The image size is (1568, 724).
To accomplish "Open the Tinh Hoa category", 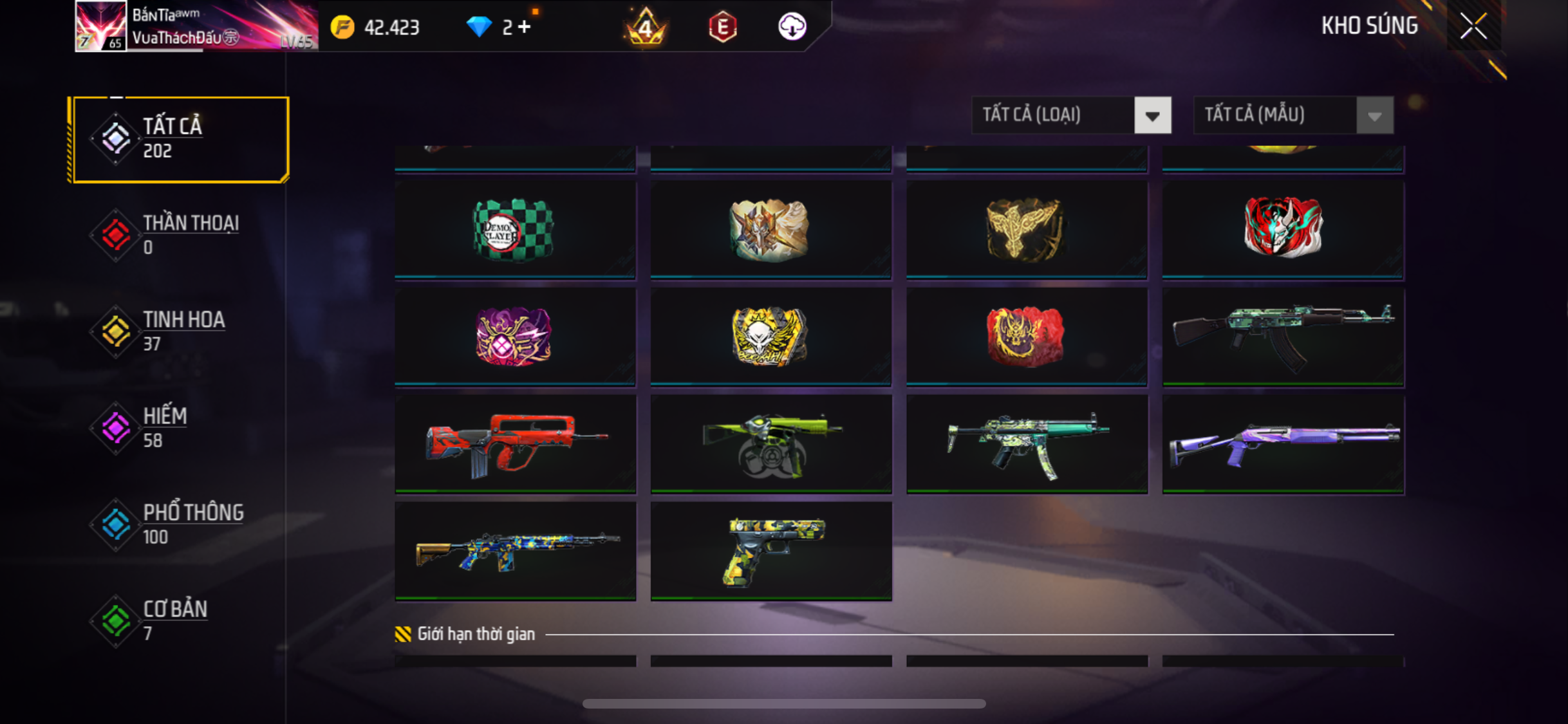I will click(x=180, y=331).
